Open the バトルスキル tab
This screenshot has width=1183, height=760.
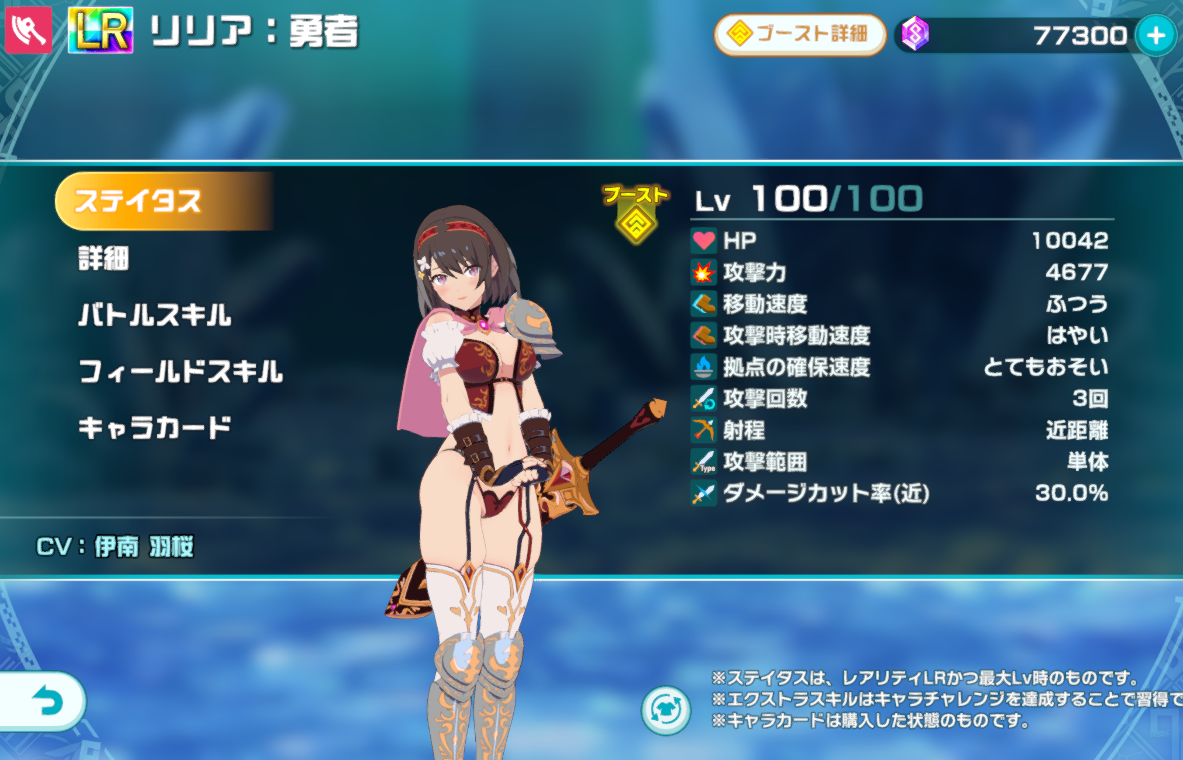click(x=155, y=316)
